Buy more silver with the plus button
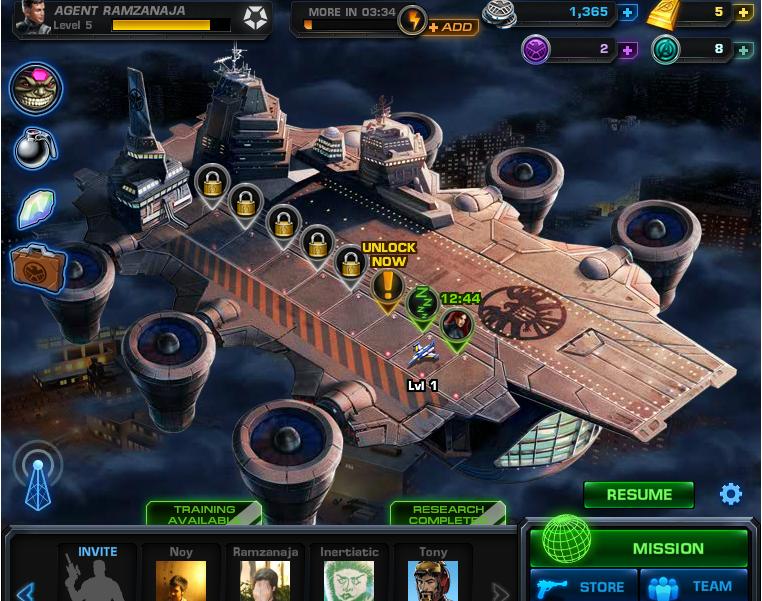 pos(628,13)
